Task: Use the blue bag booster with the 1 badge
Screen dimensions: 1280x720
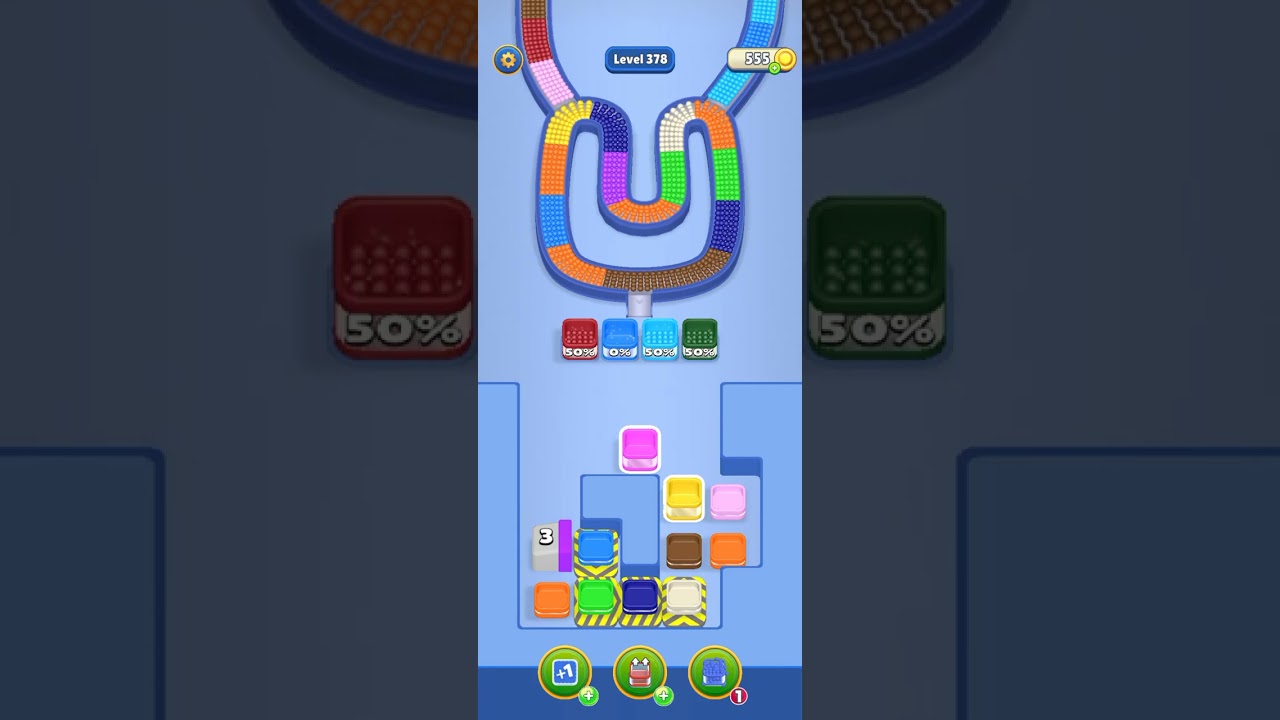Action: coord(717,673)
